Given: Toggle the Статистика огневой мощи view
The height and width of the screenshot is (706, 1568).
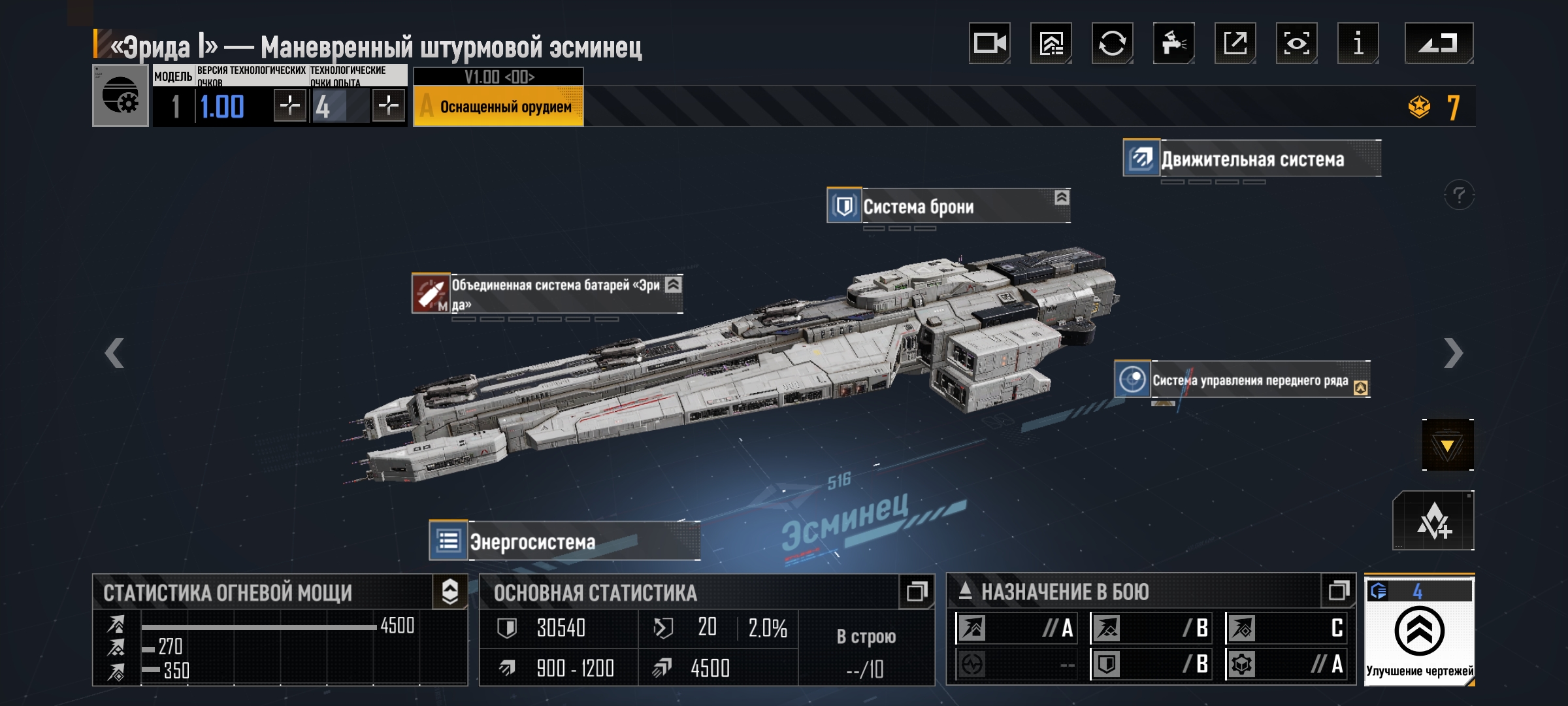Looking at the screenshot, I should pyautogui.click(x=450, y=592).
